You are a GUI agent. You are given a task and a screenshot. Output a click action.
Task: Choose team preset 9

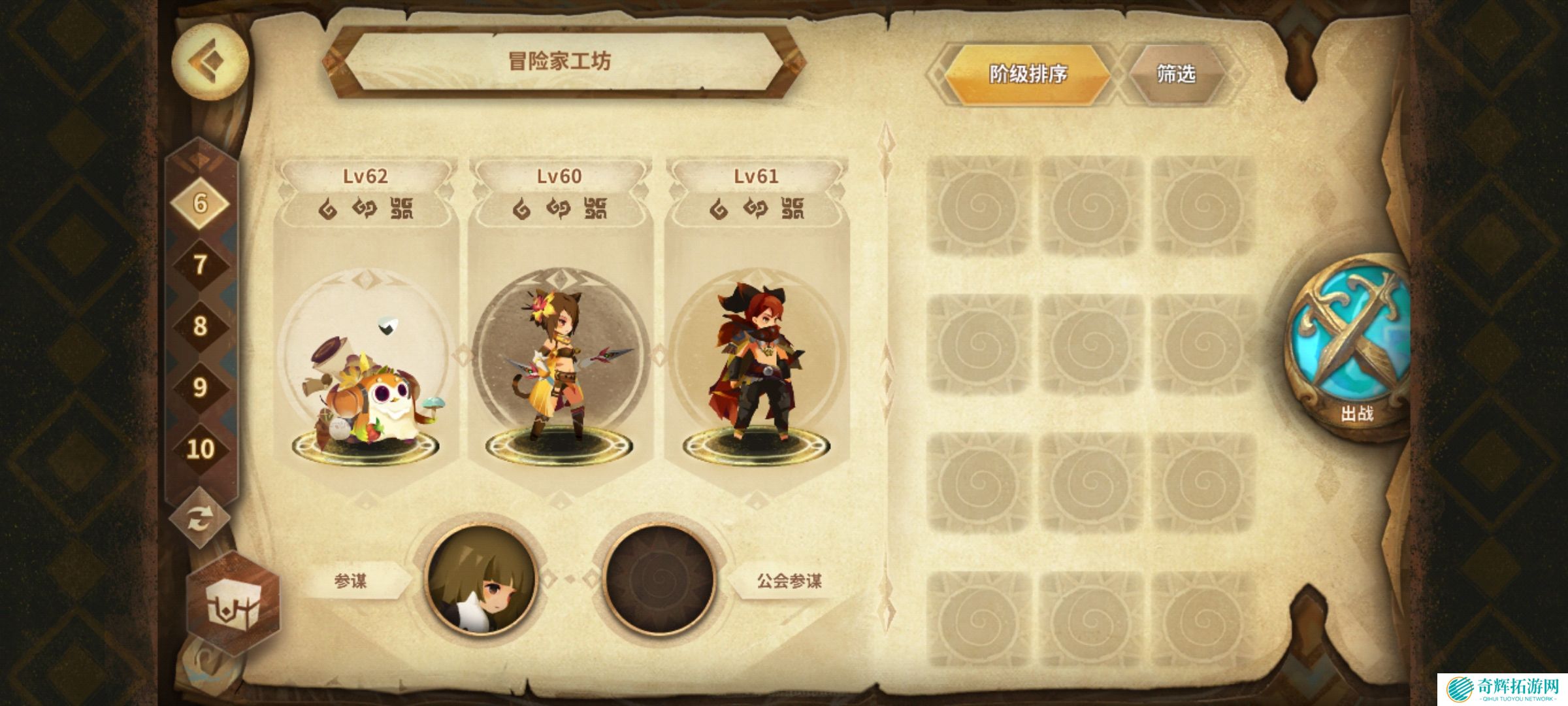click(200, 387)
